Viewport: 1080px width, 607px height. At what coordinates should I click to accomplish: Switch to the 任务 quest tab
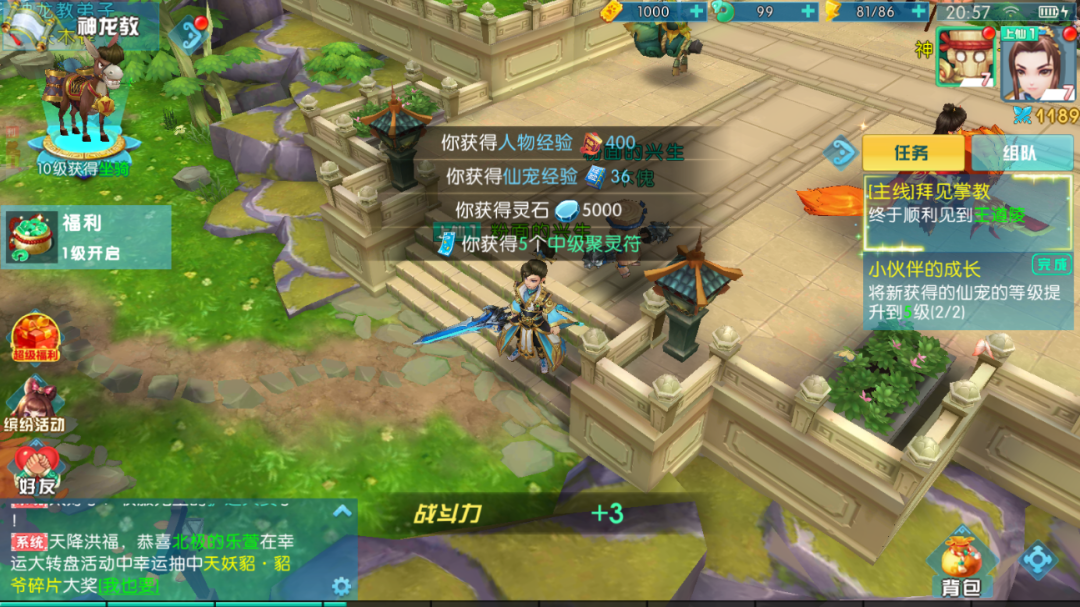pos(913,153)
